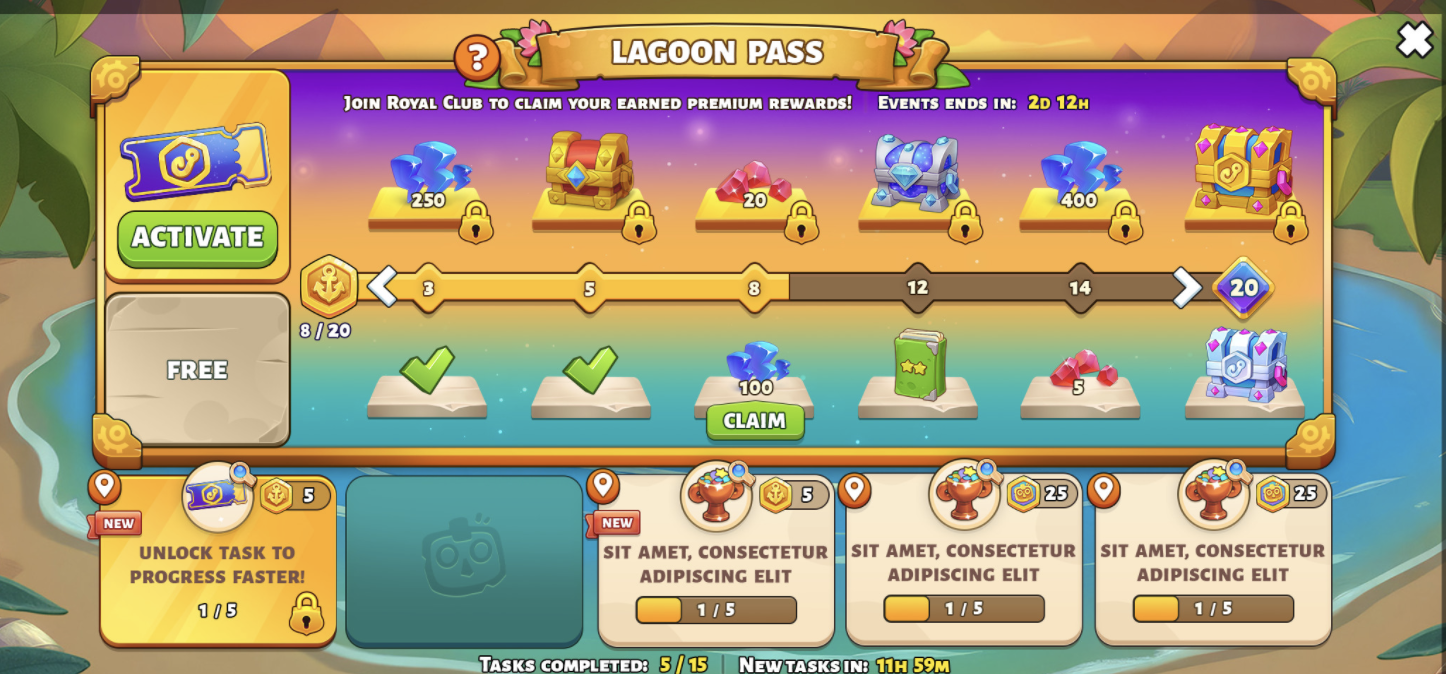
Task: Show next rewards with the right arrow
Action: pyautogui.click(x=1186, y=288)
